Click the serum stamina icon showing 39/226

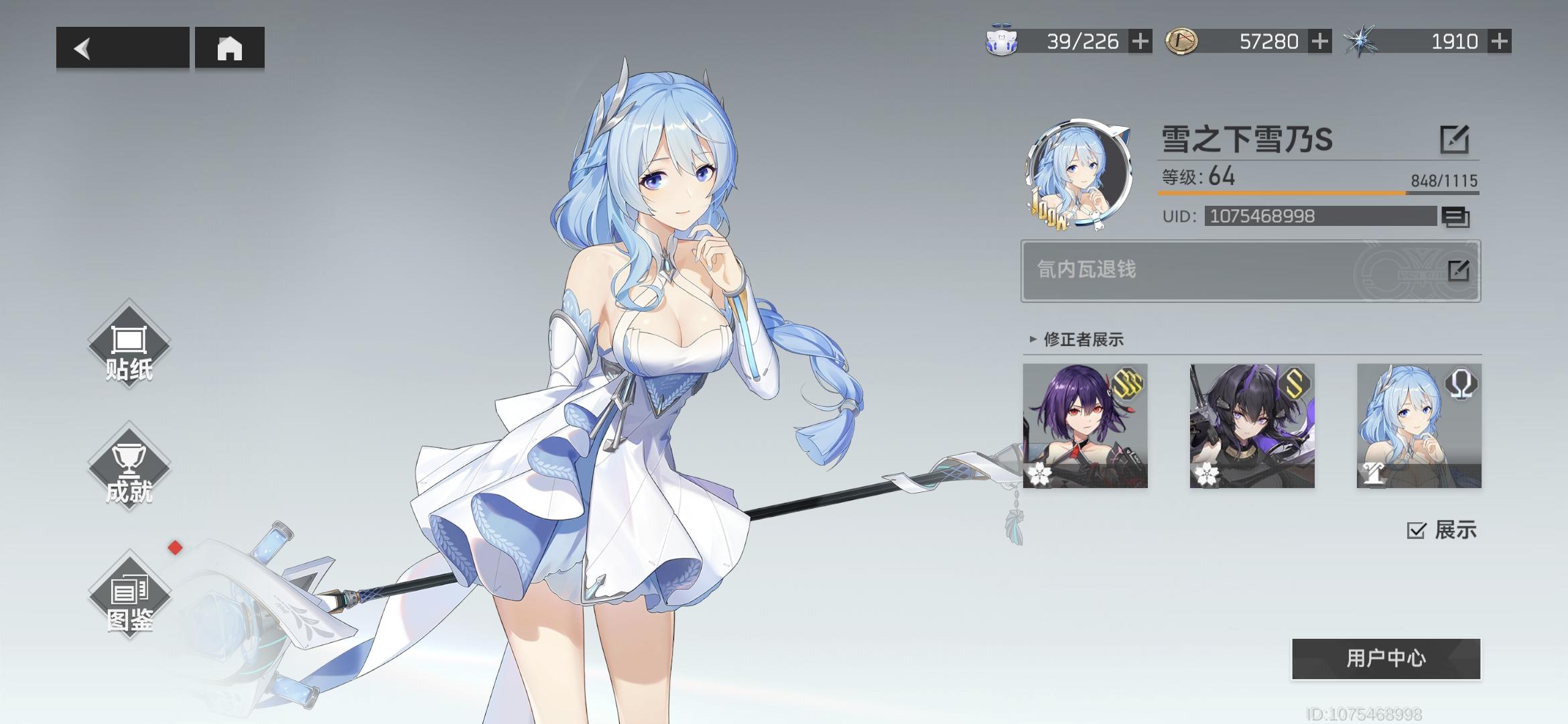point(1001,40)
